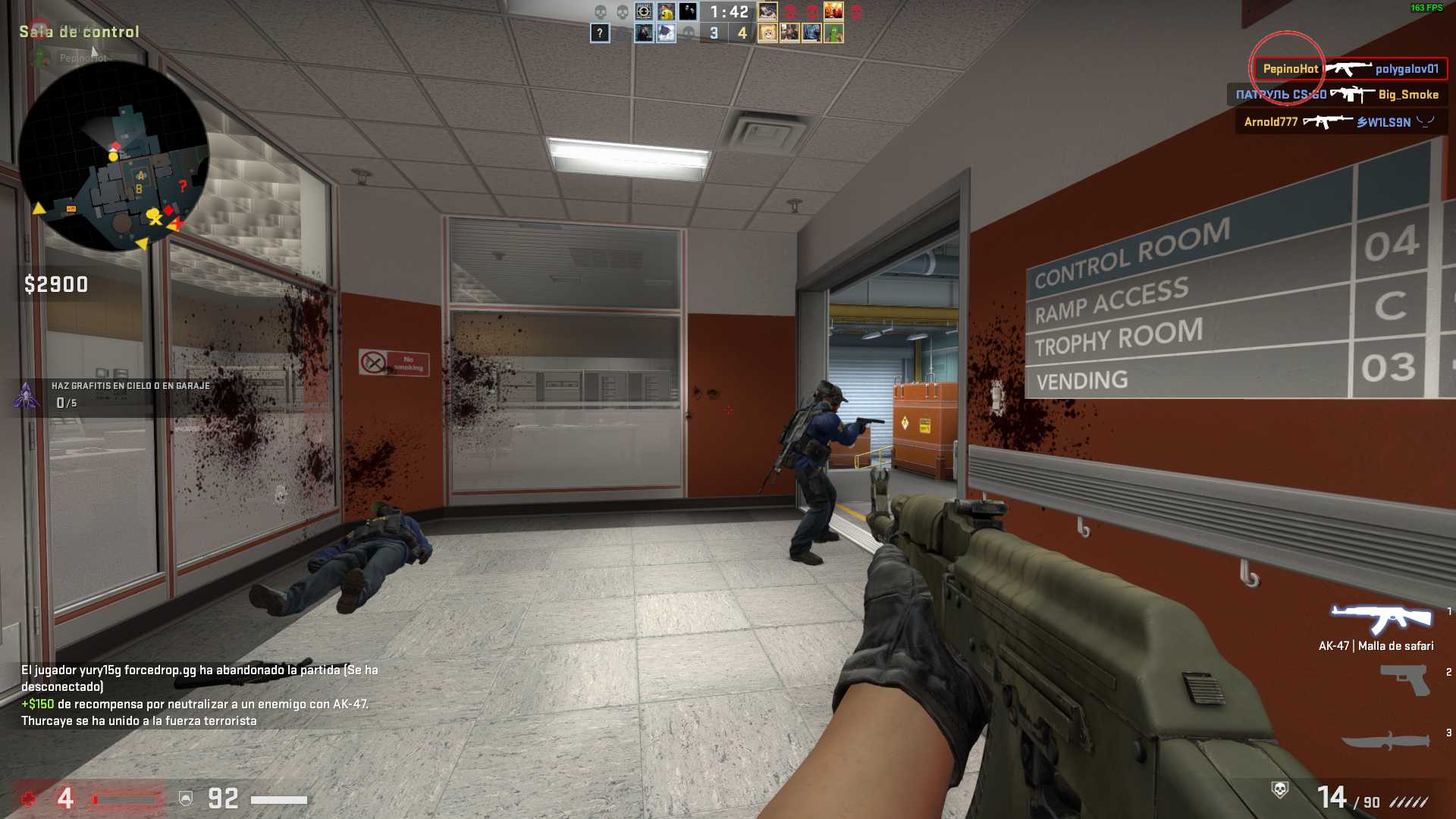Select the question mark player avatar
1456x819 pixels.
pos(600,33)
